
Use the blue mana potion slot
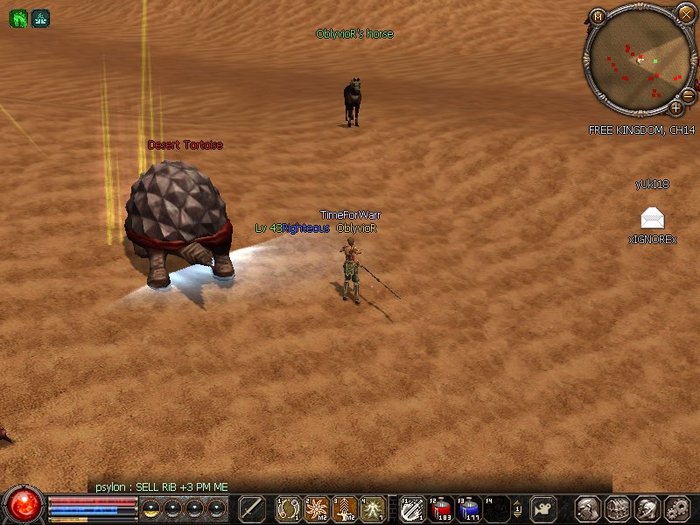pos(468,509)
